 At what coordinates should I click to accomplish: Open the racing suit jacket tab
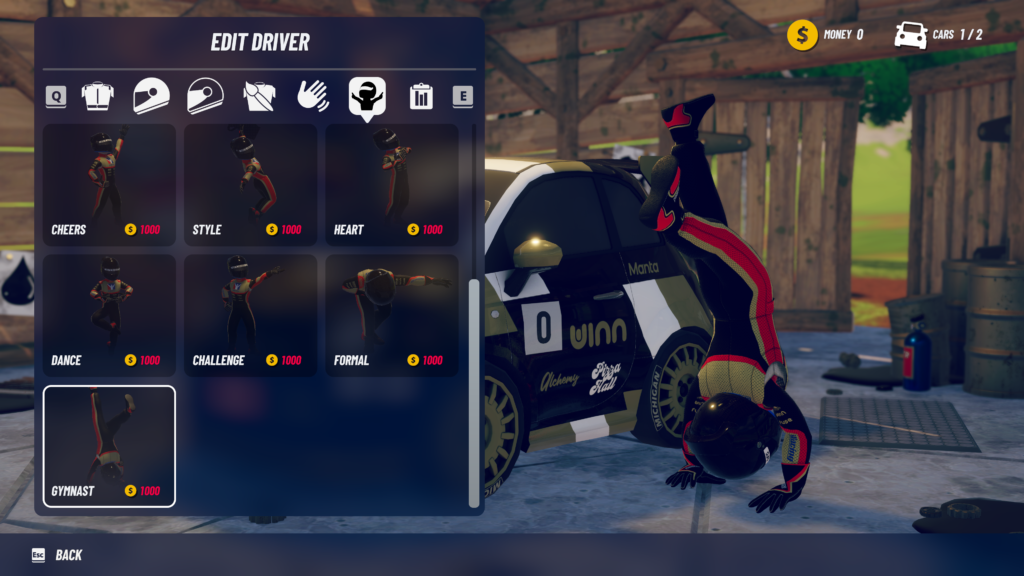point(97,96)
